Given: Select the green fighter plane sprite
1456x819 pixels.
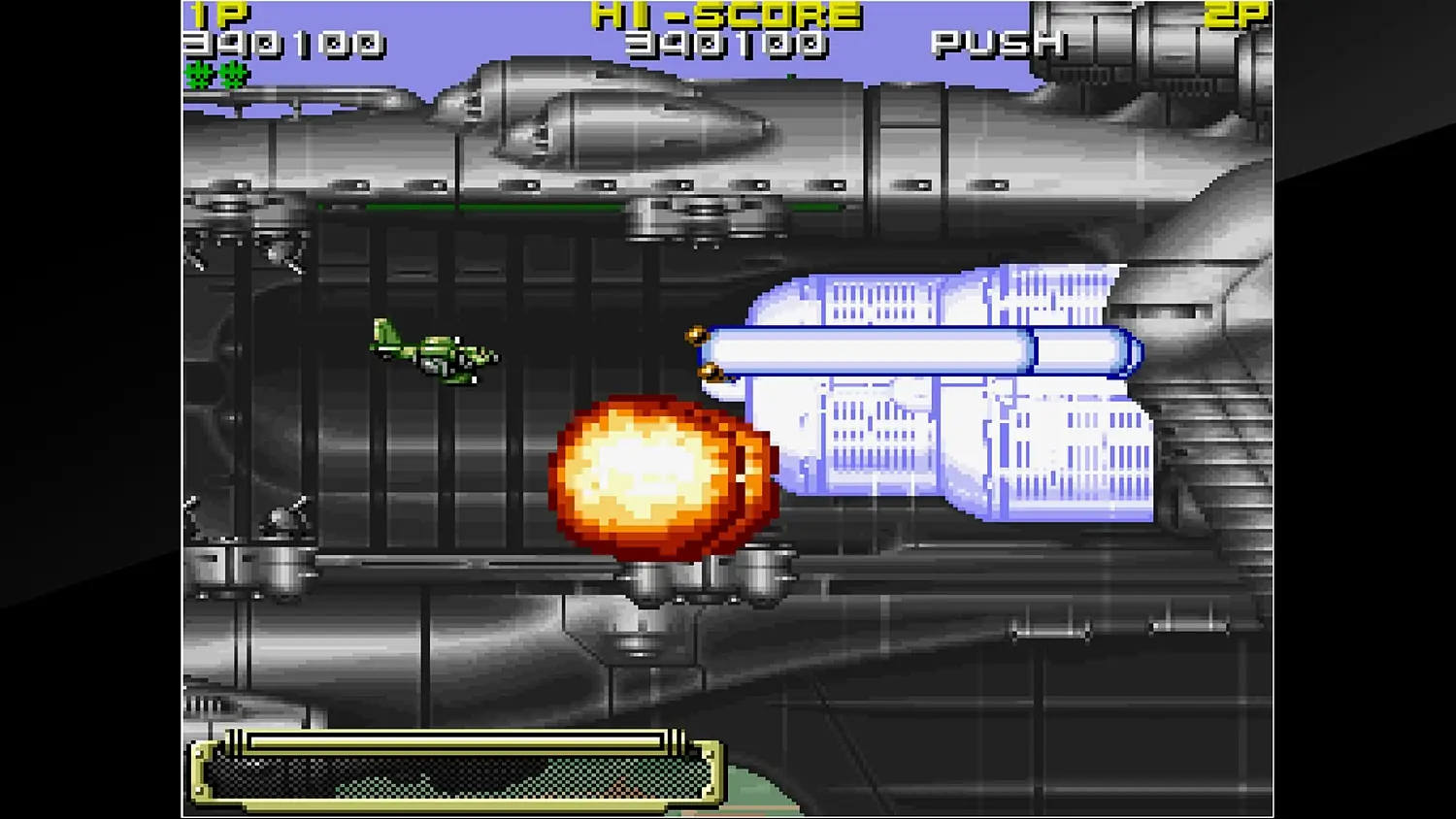Looking at the screenshot, I should [435, 354].
